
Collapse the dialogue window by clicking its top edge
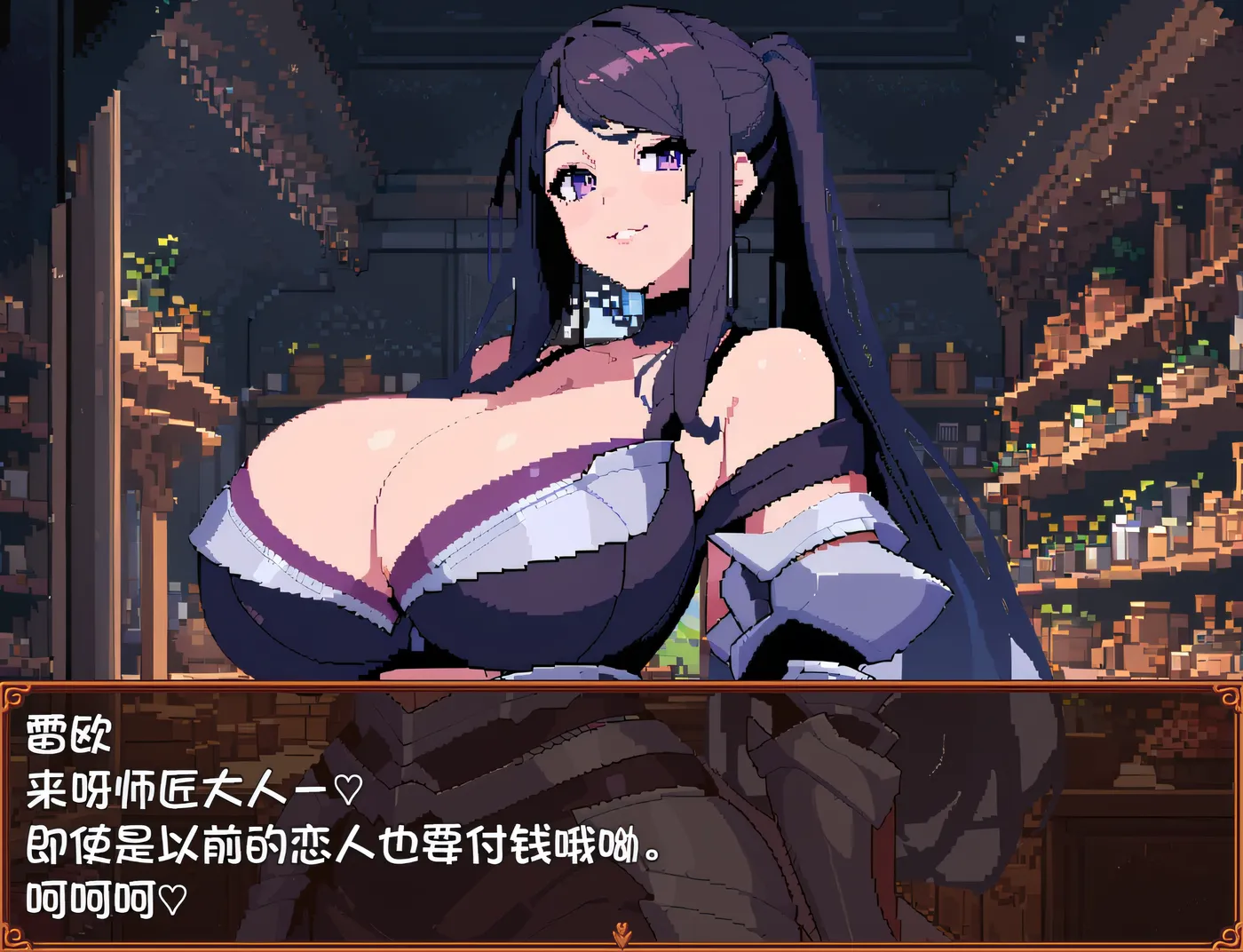(621, 684)
